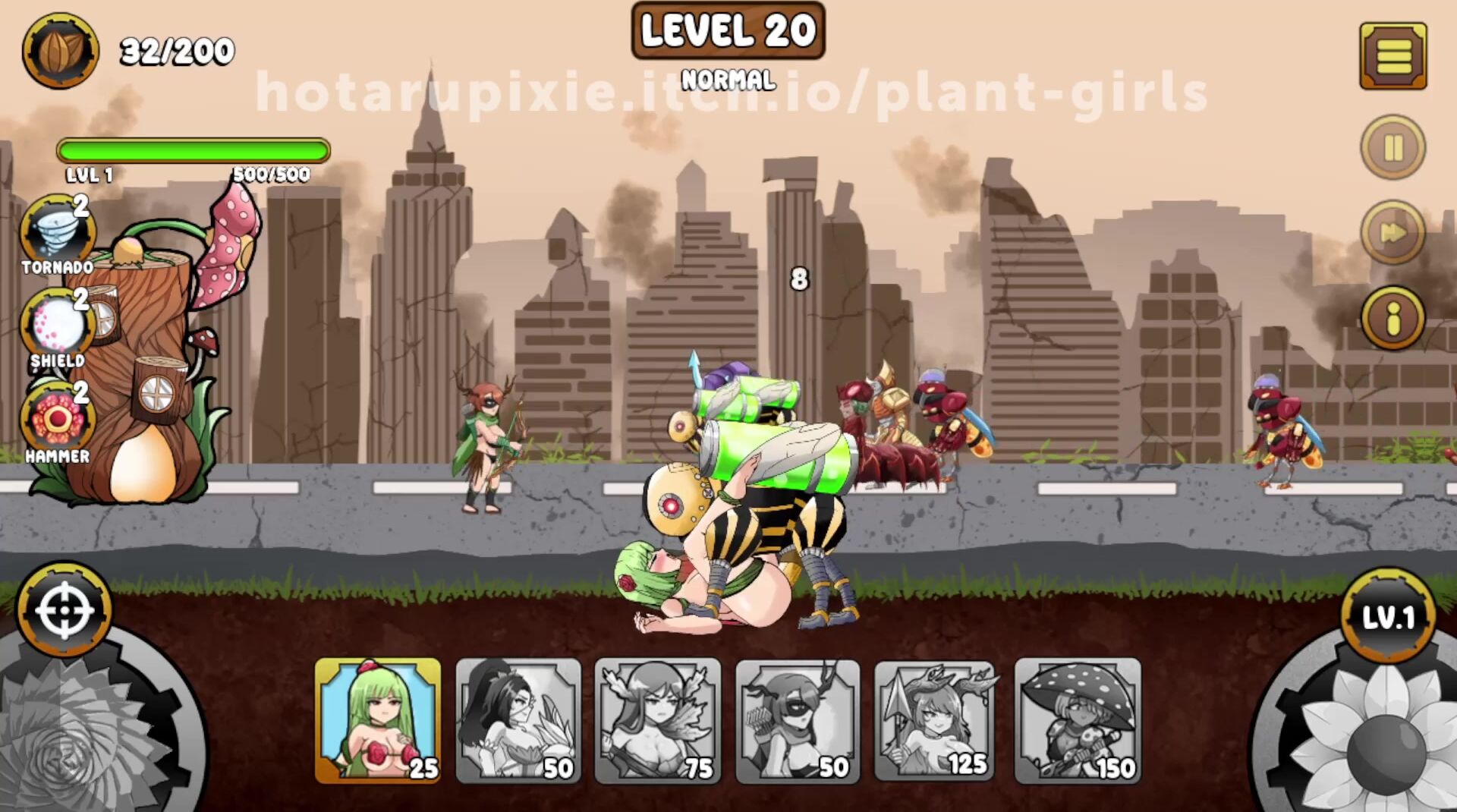Choose the black-haired unit card costing 50
The width and height of the screenshot is (1457, 812).
click(518, 720)
